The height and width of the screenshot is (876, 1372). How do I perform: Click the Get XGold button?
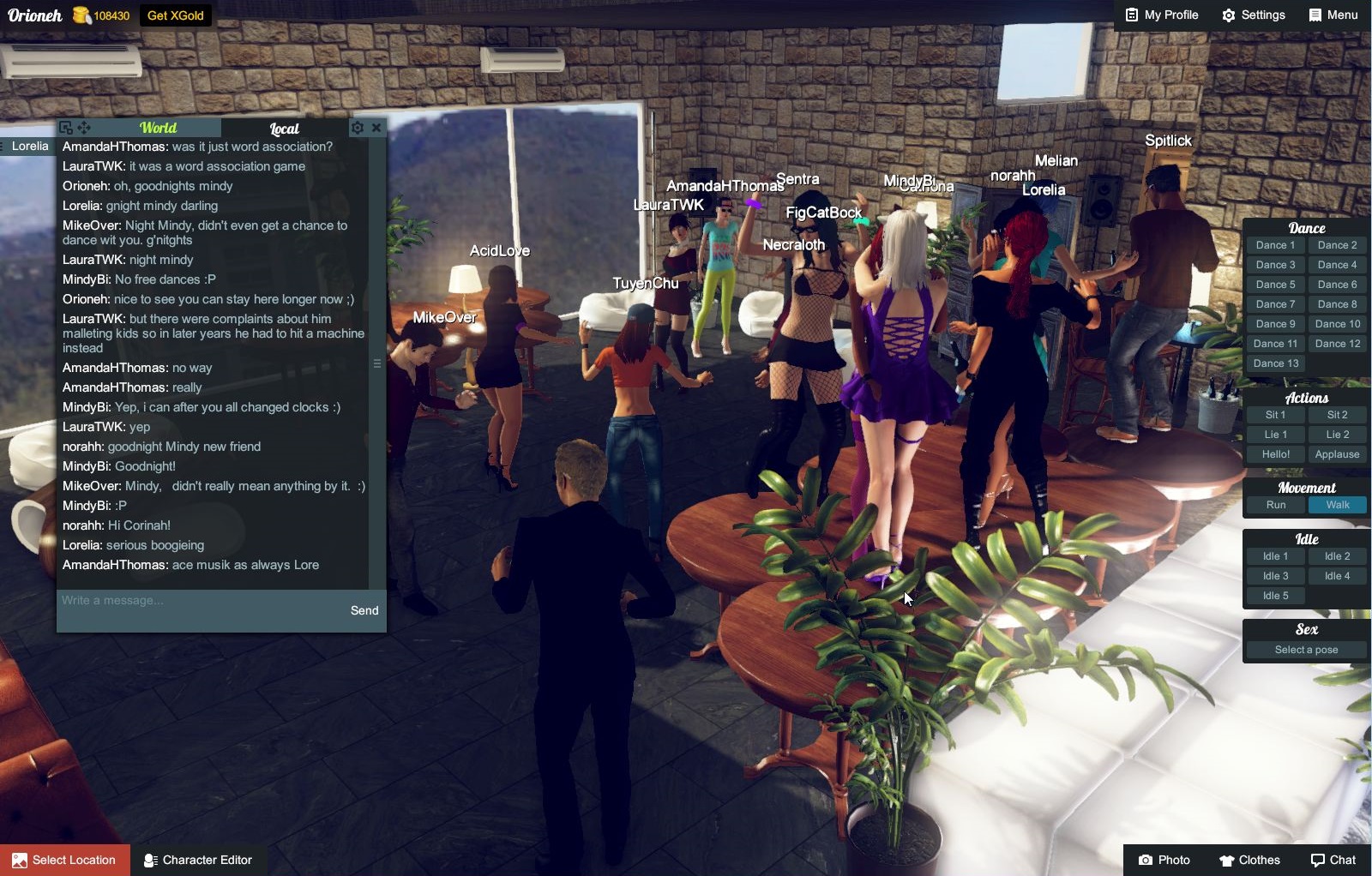[x=175, y=15]
